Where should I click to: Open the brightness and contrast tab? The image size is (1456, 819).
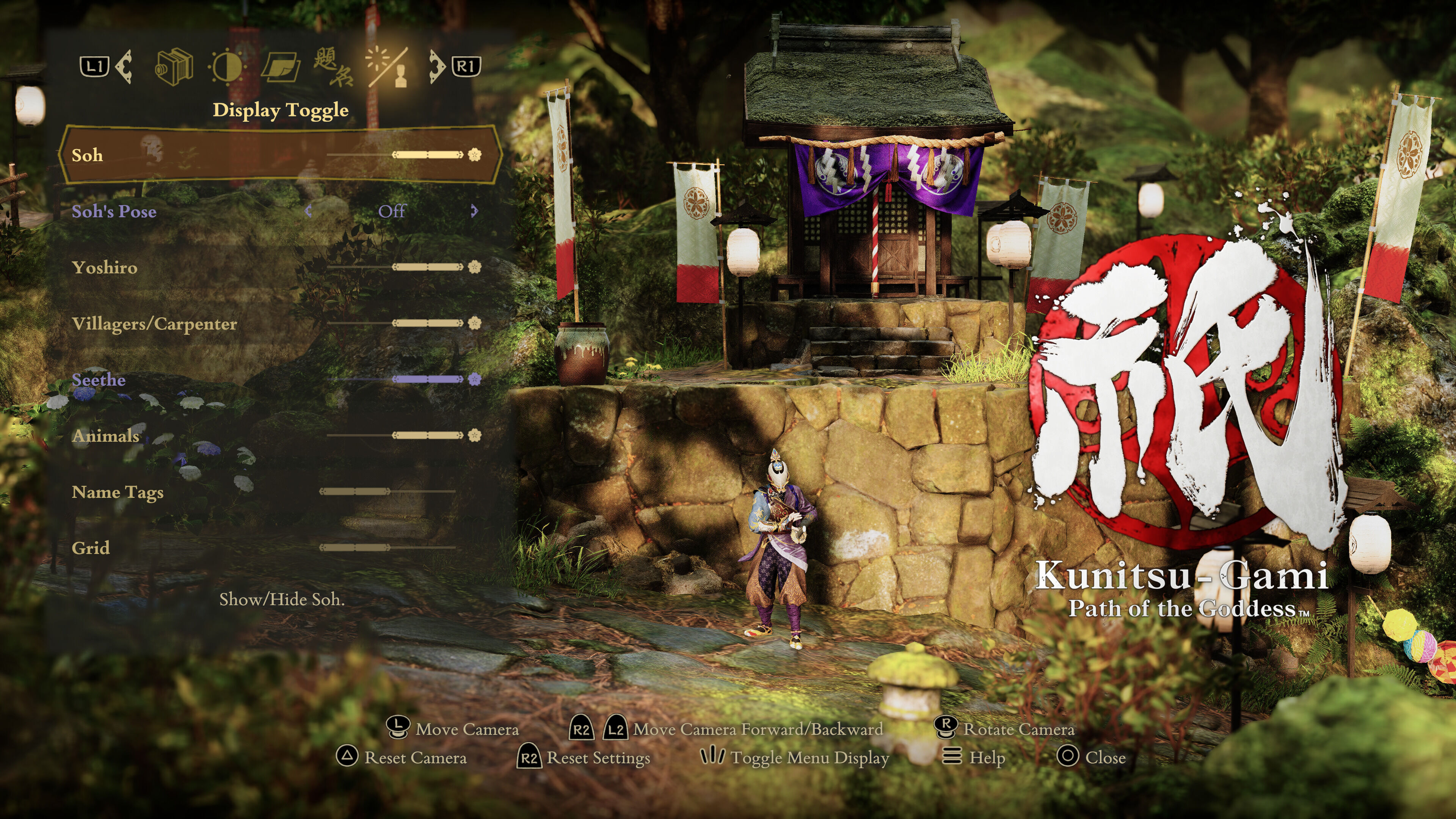pyautogui.click(x=227, y=67)
